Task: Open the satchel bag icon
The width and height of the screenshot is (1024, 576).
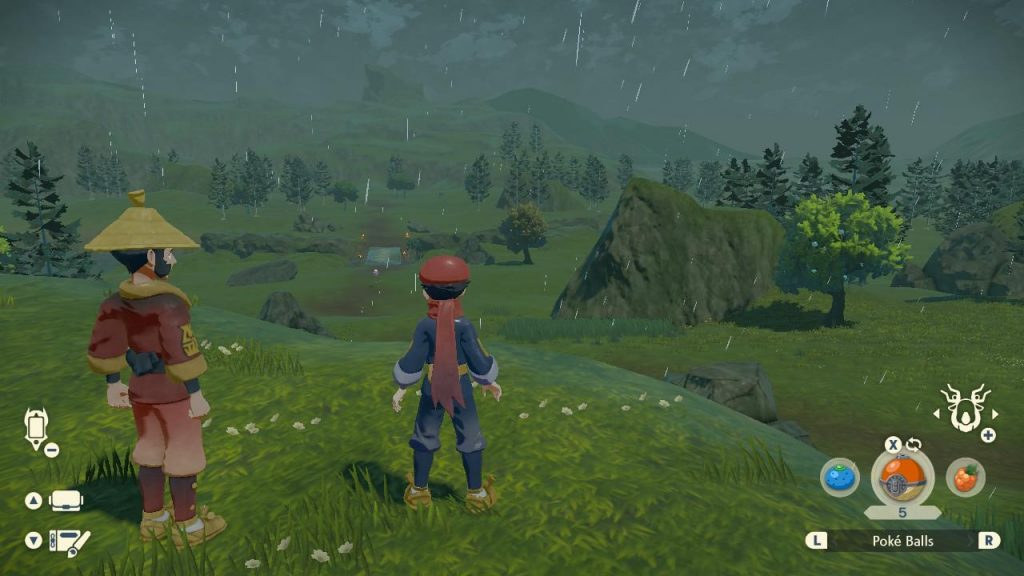Action: tap(65, 500)
